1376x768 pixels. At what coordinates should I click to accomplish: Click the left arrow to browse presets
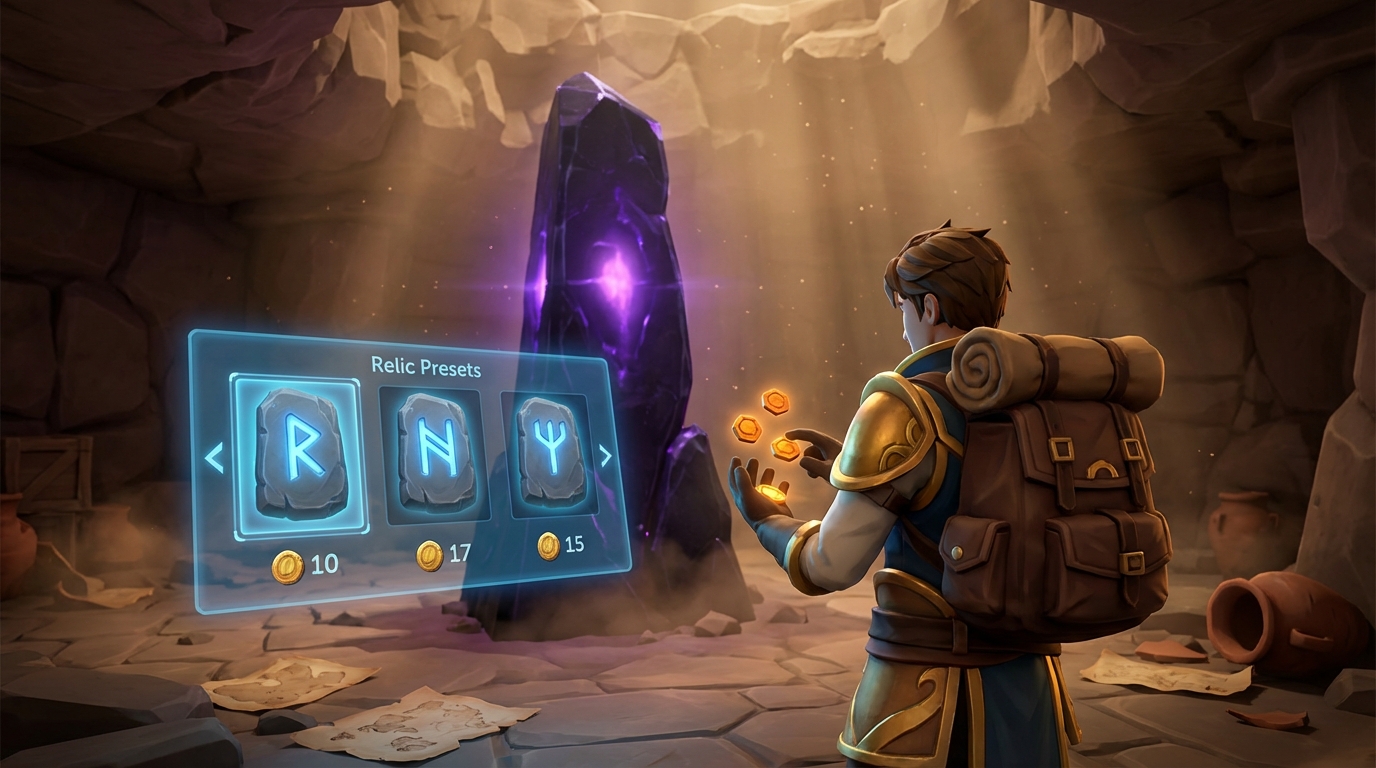pos(213,458)
